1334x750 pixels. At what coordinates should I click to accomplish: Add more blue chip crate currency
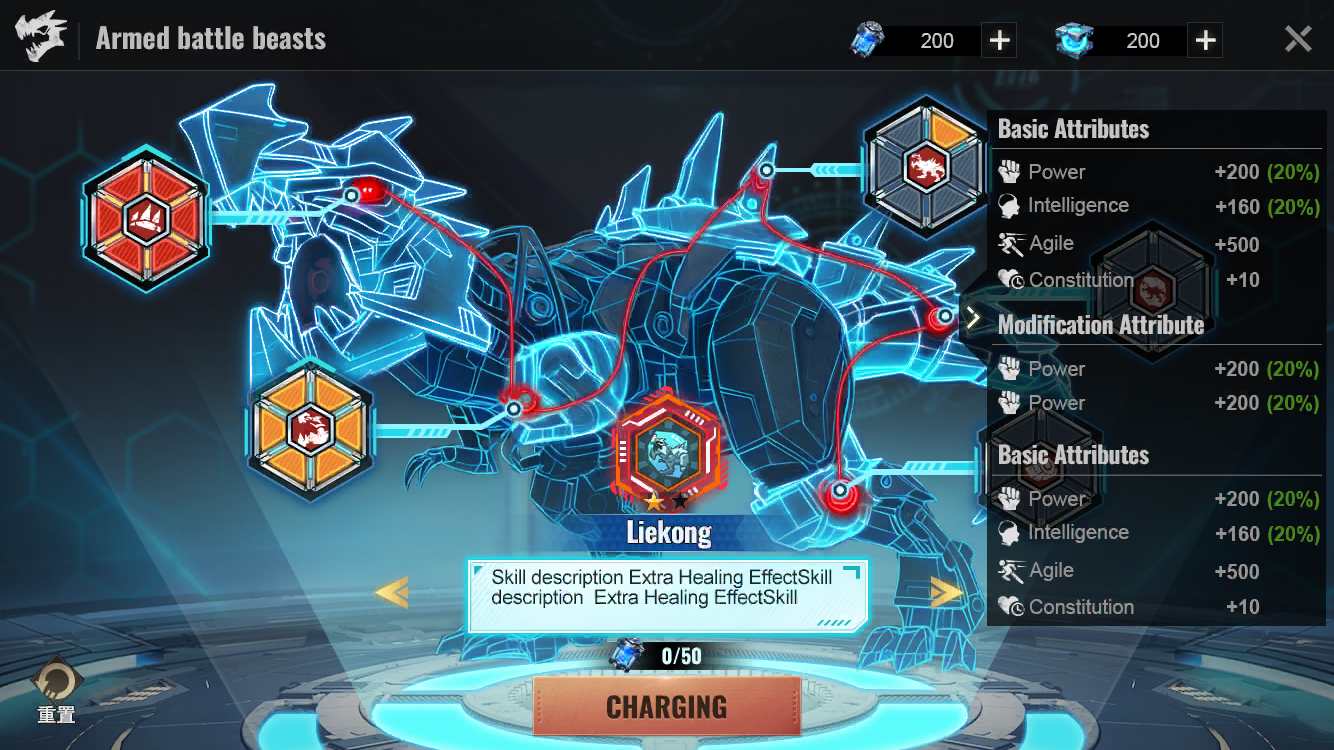[x=1206, y=41]
